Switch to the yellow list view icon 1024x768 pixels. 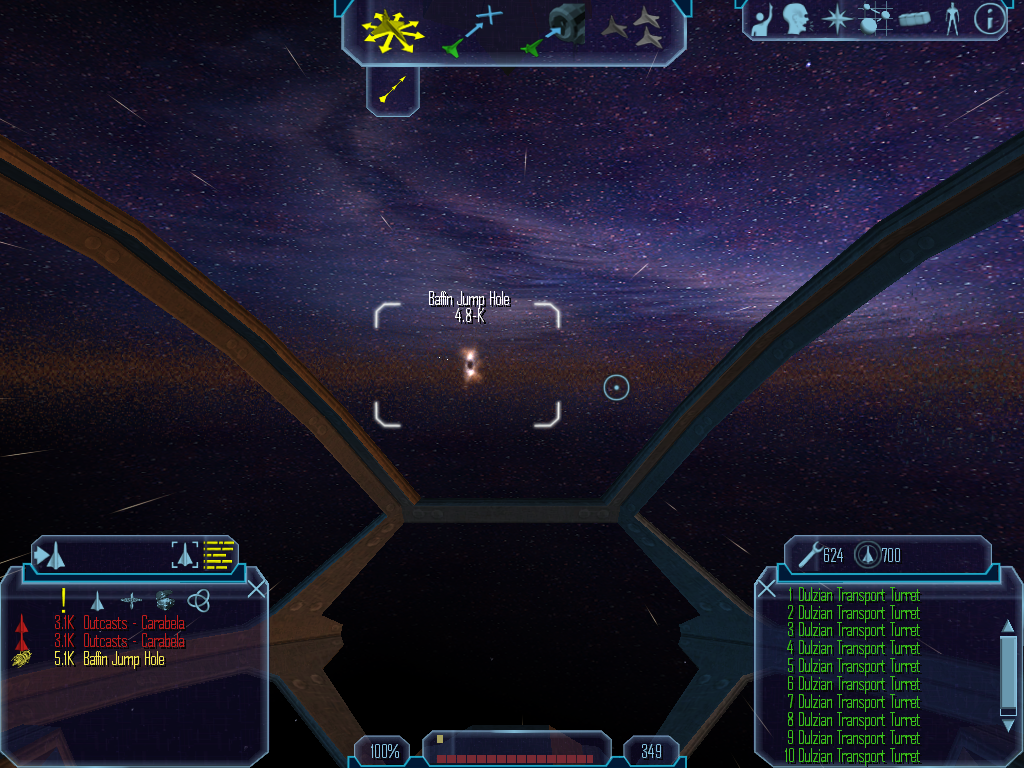[x=219, y=554]
